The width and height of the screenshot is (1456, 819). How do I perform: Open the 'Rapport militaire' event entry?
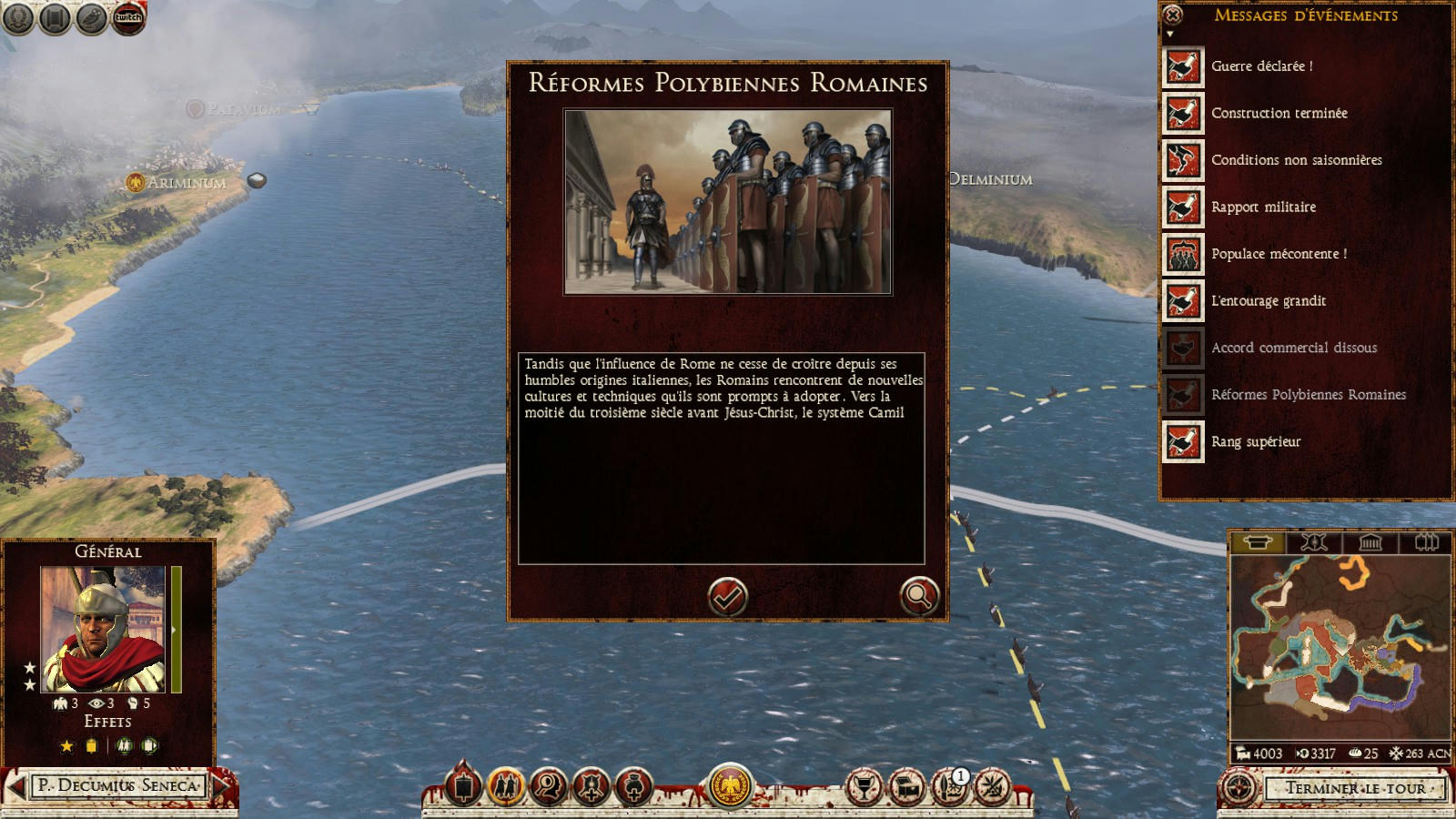[x=1263, y=207]
